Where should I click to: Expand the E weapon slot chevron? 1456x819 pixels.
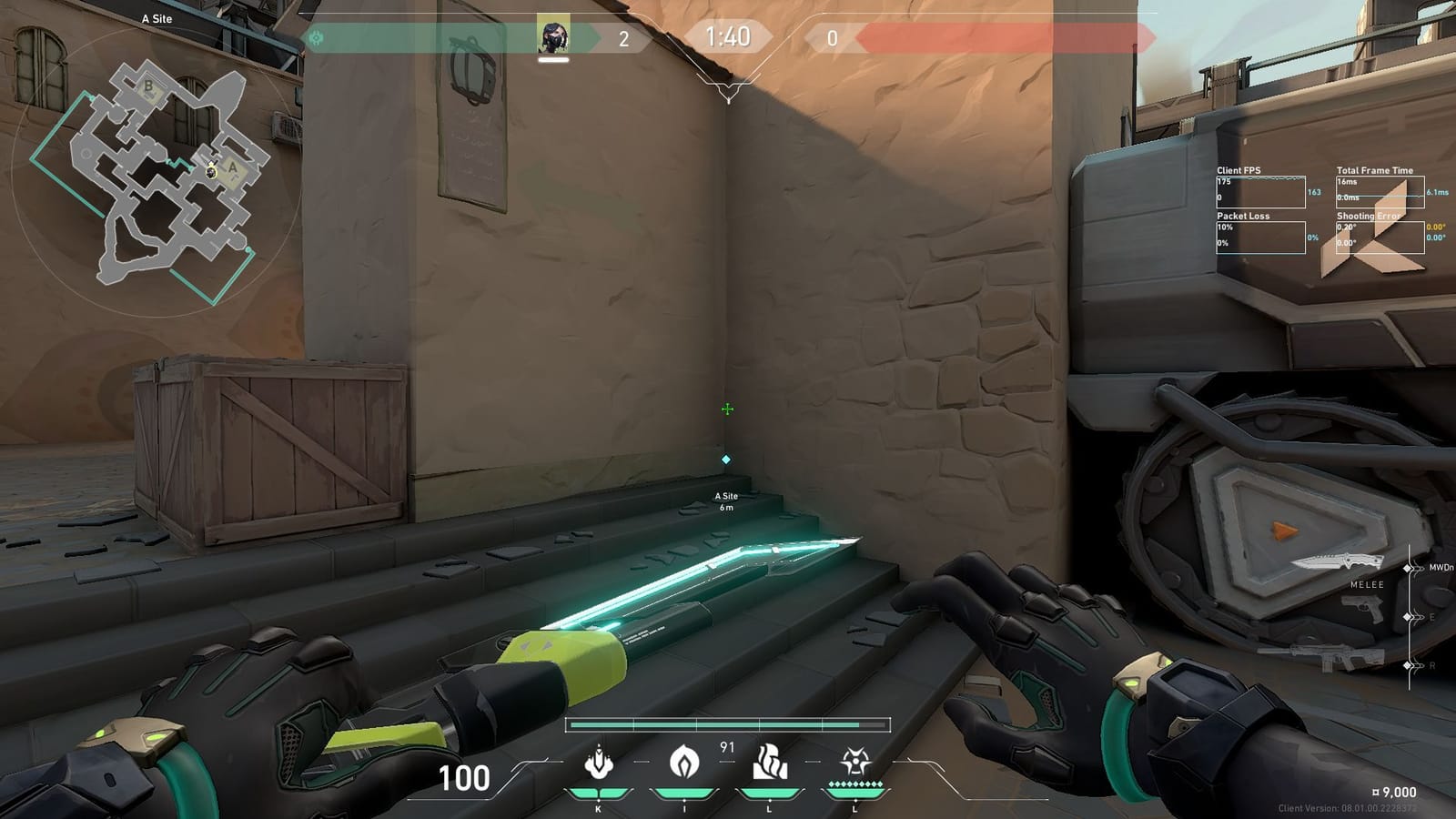point(1416,618)
